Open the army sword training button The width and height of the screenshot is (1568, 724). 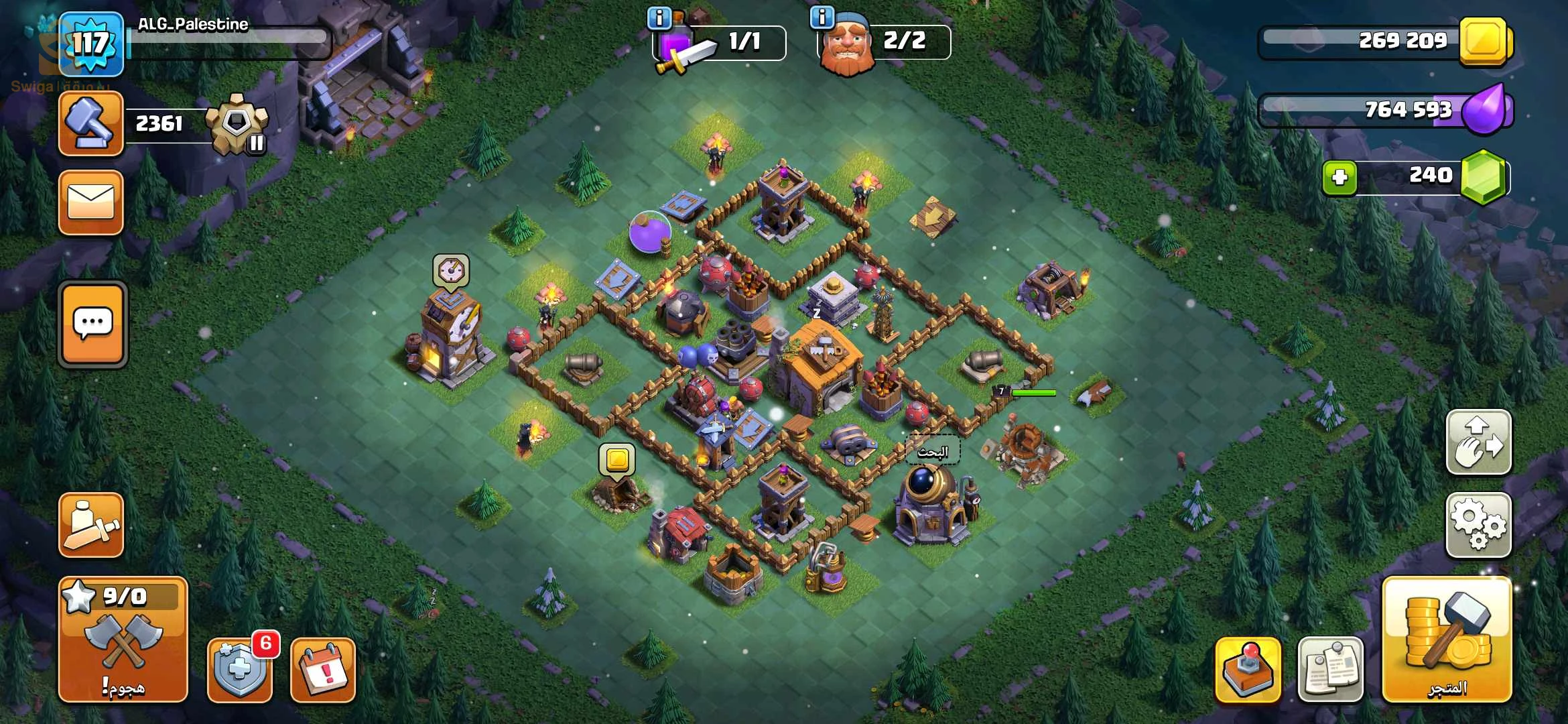click(91, 525)
